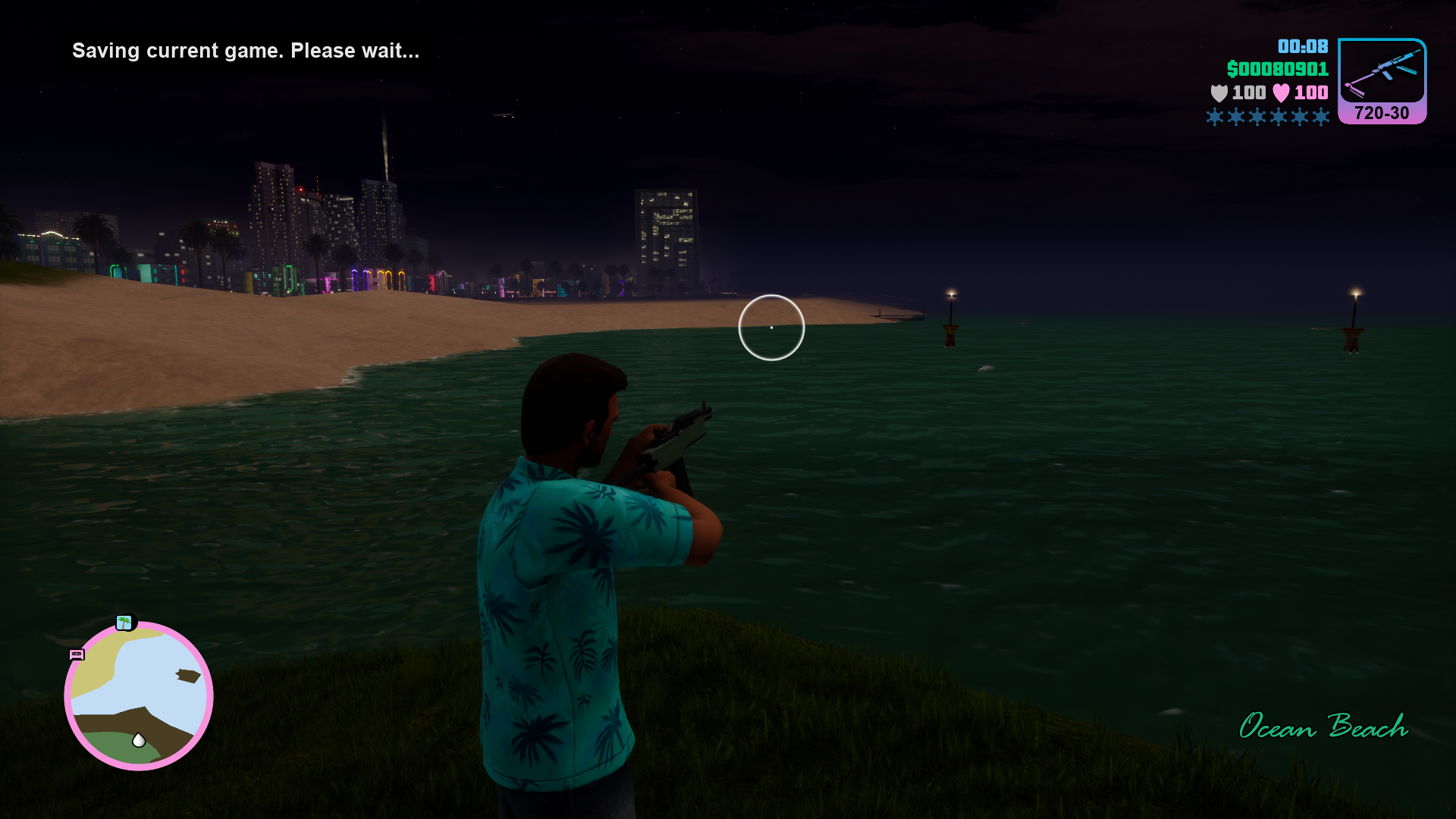This screenshot has width=1456, height=819.
Task: Click the palm tree marker on the minimap
Action: click(x=124, y=623)
